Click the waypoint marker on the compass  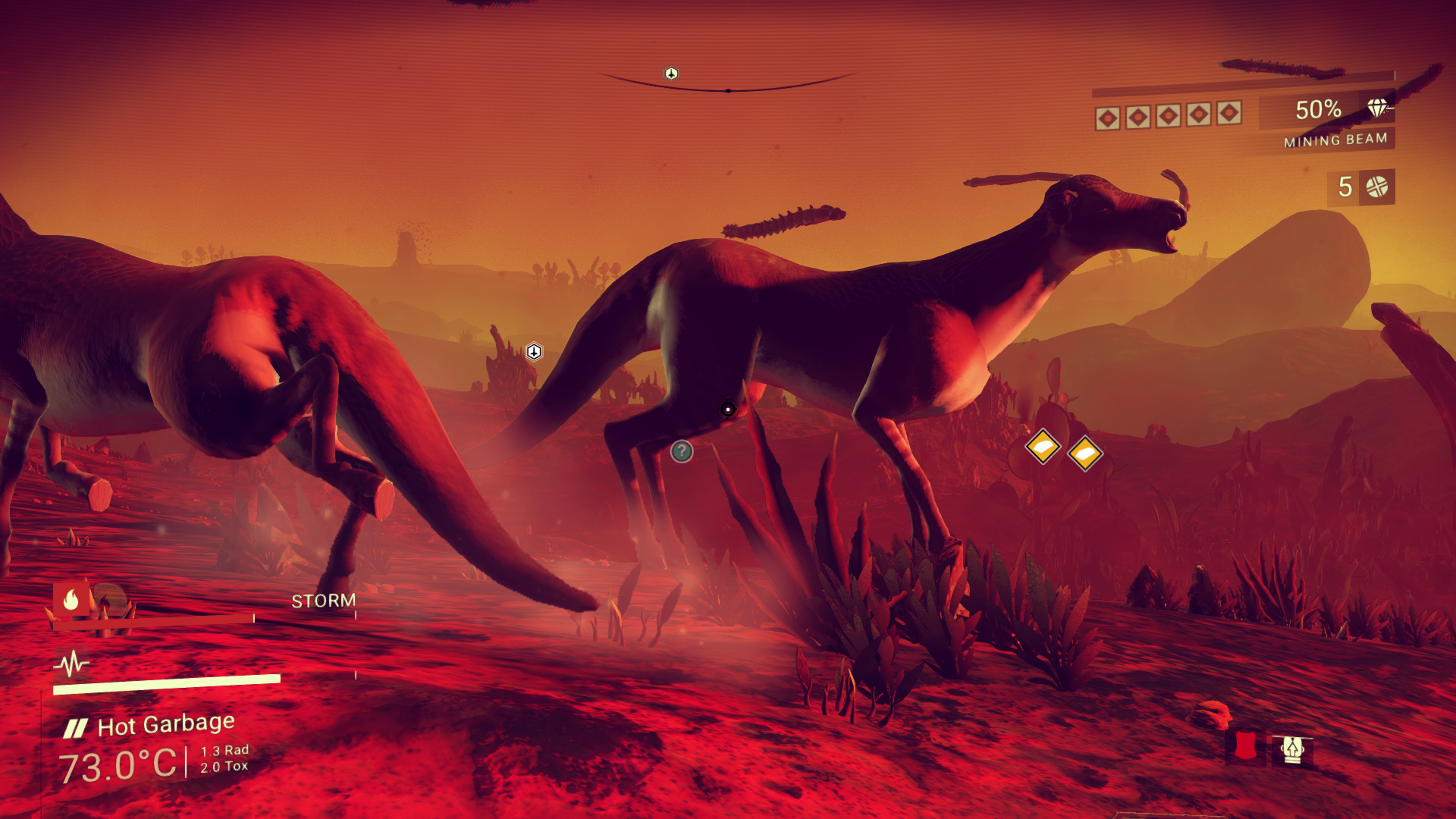pos(671,74)
